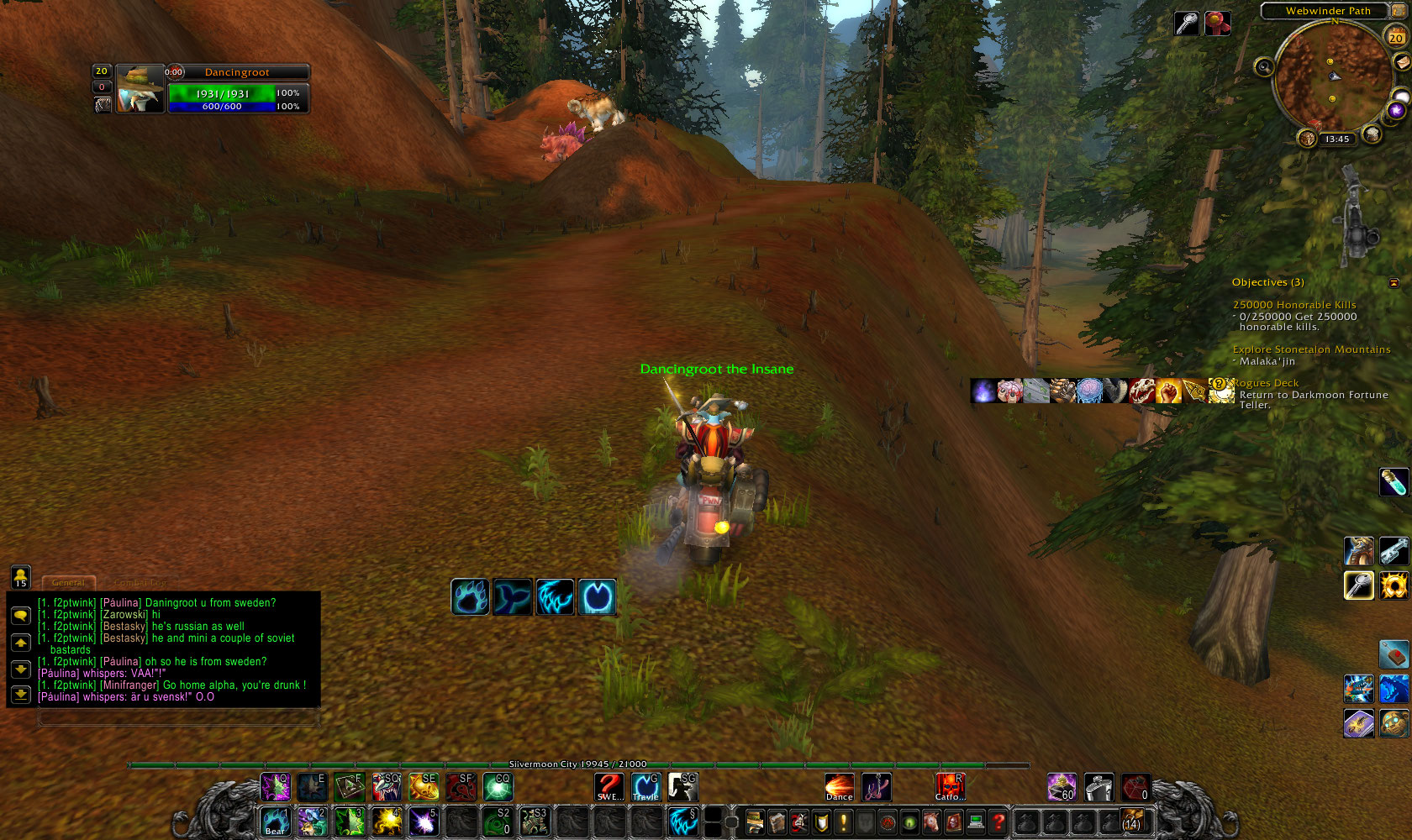Use the Travel form action button
The image size is (1412, 840).
coord(645,787)
